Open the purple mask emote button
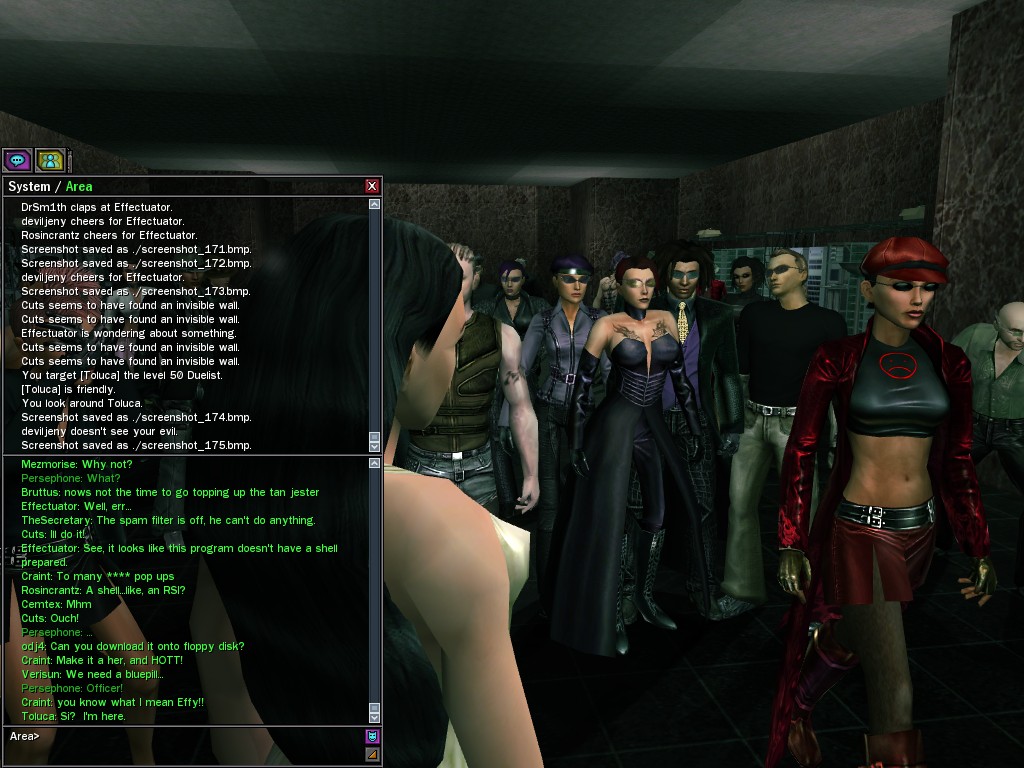 372,737
